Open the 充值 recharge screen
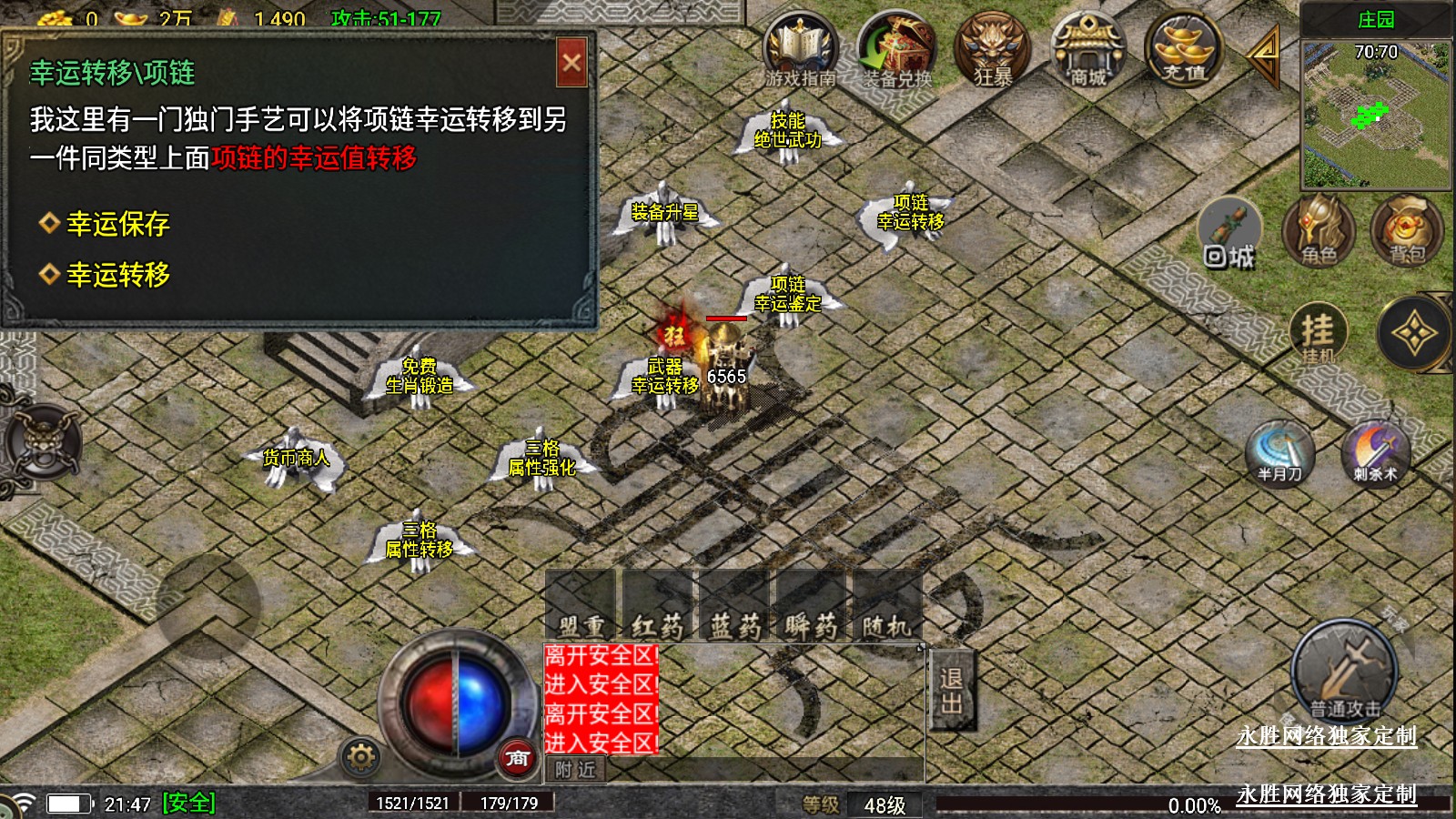The image size is (1456, 819). [1183, 50]
